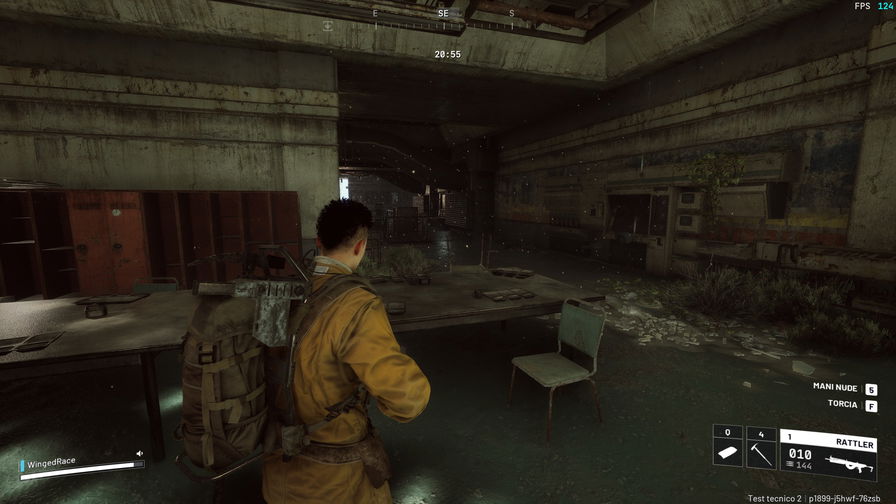Click the speaker icon above WingedRace's bar

click(x=140, y=453)
